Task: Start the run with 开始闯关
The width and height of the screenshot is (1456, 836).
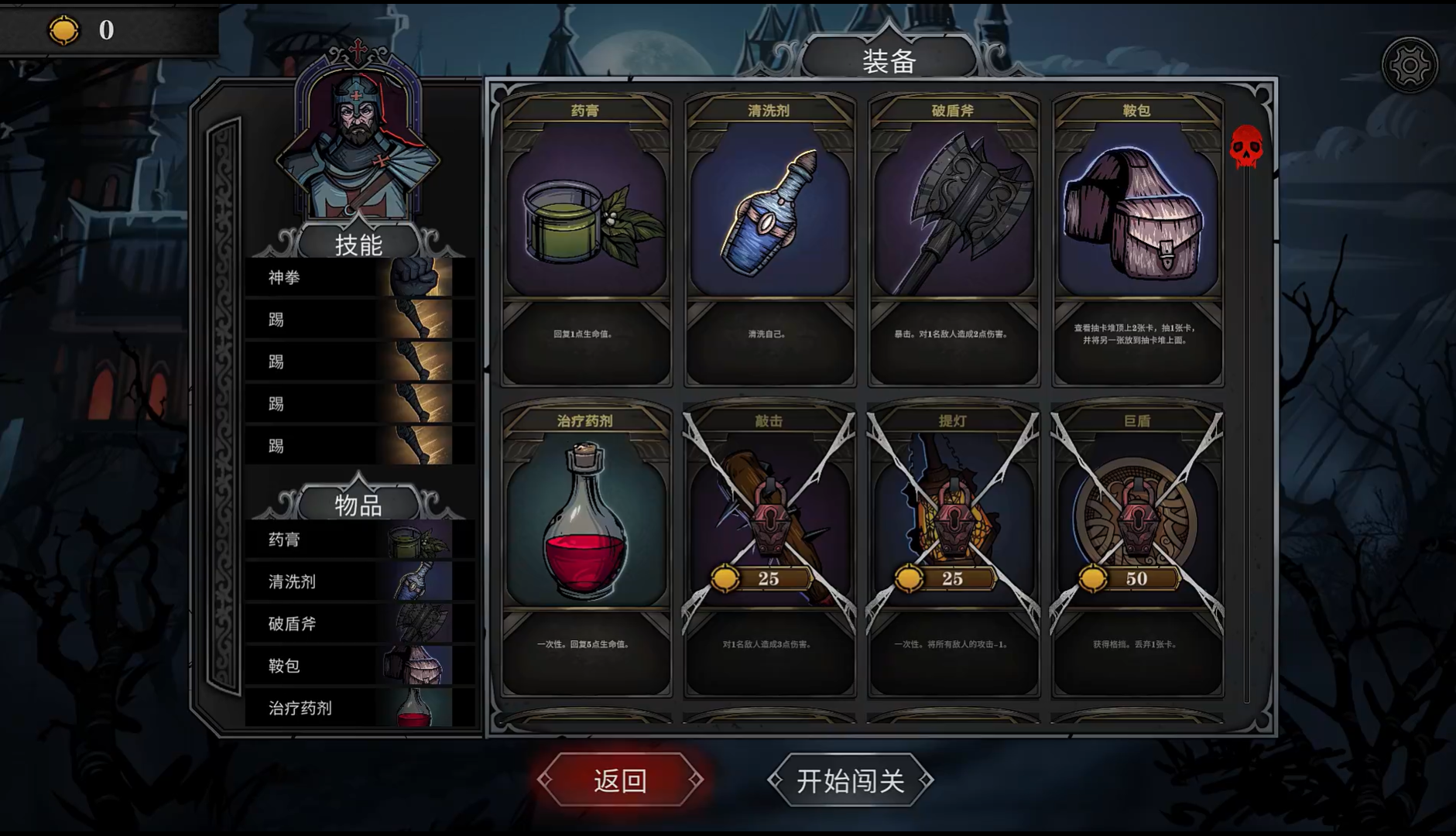Action: click(x=850, y=780)
